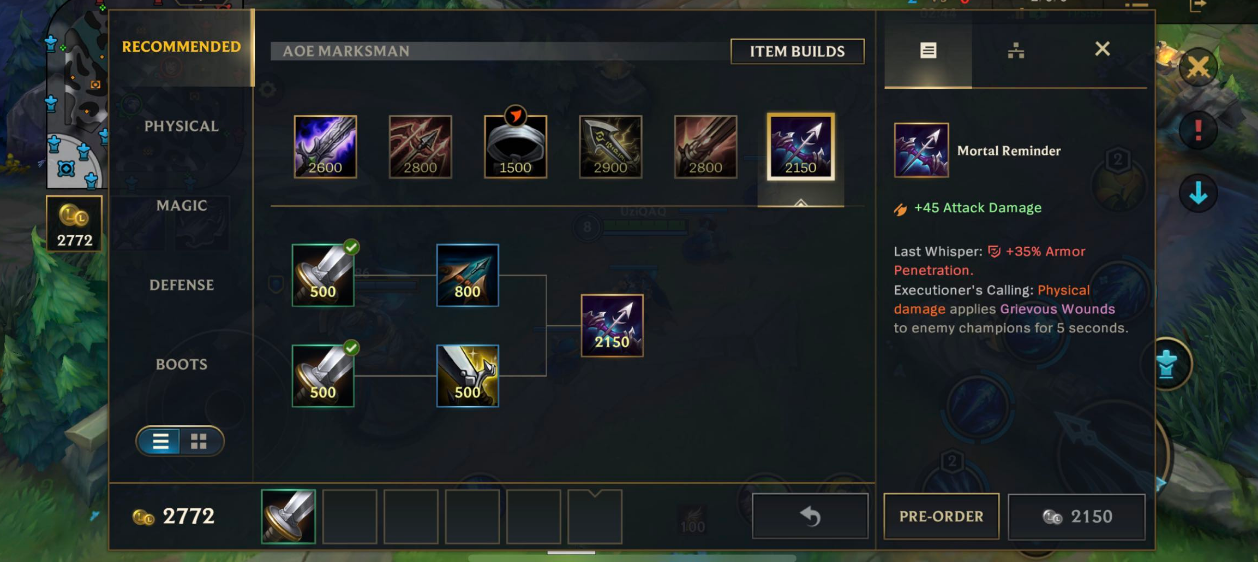
Task: Select the 2900 gold recommended item
Action: 610,147
